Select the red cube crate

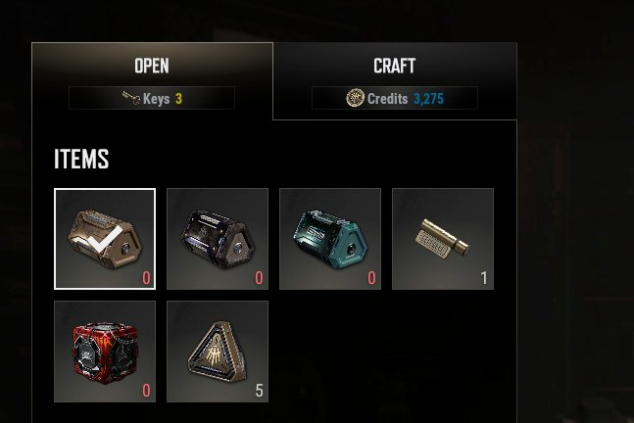point(105,351)
